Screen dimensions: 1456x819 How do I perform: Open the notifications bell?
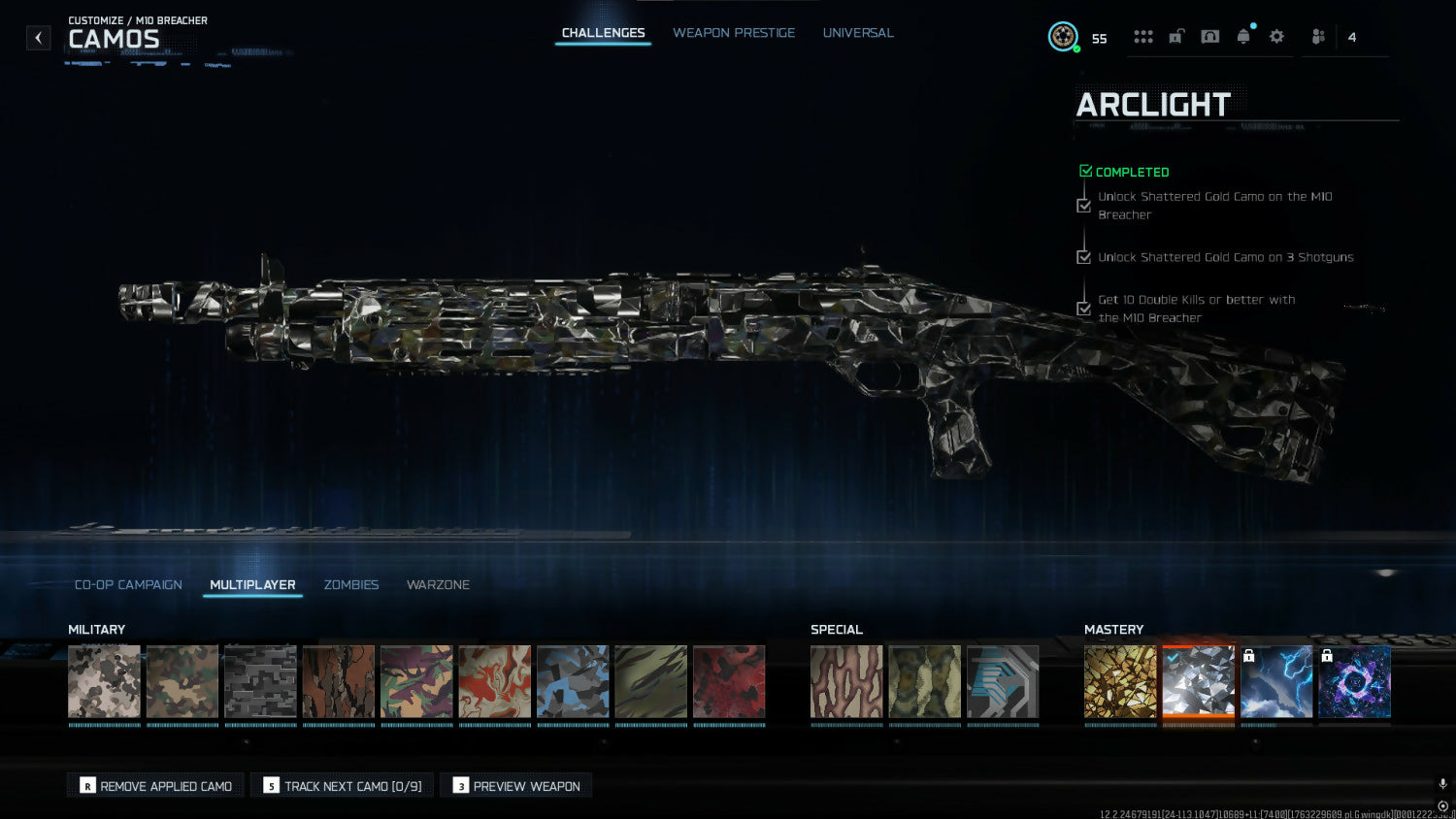click(x=1243, y=37)
